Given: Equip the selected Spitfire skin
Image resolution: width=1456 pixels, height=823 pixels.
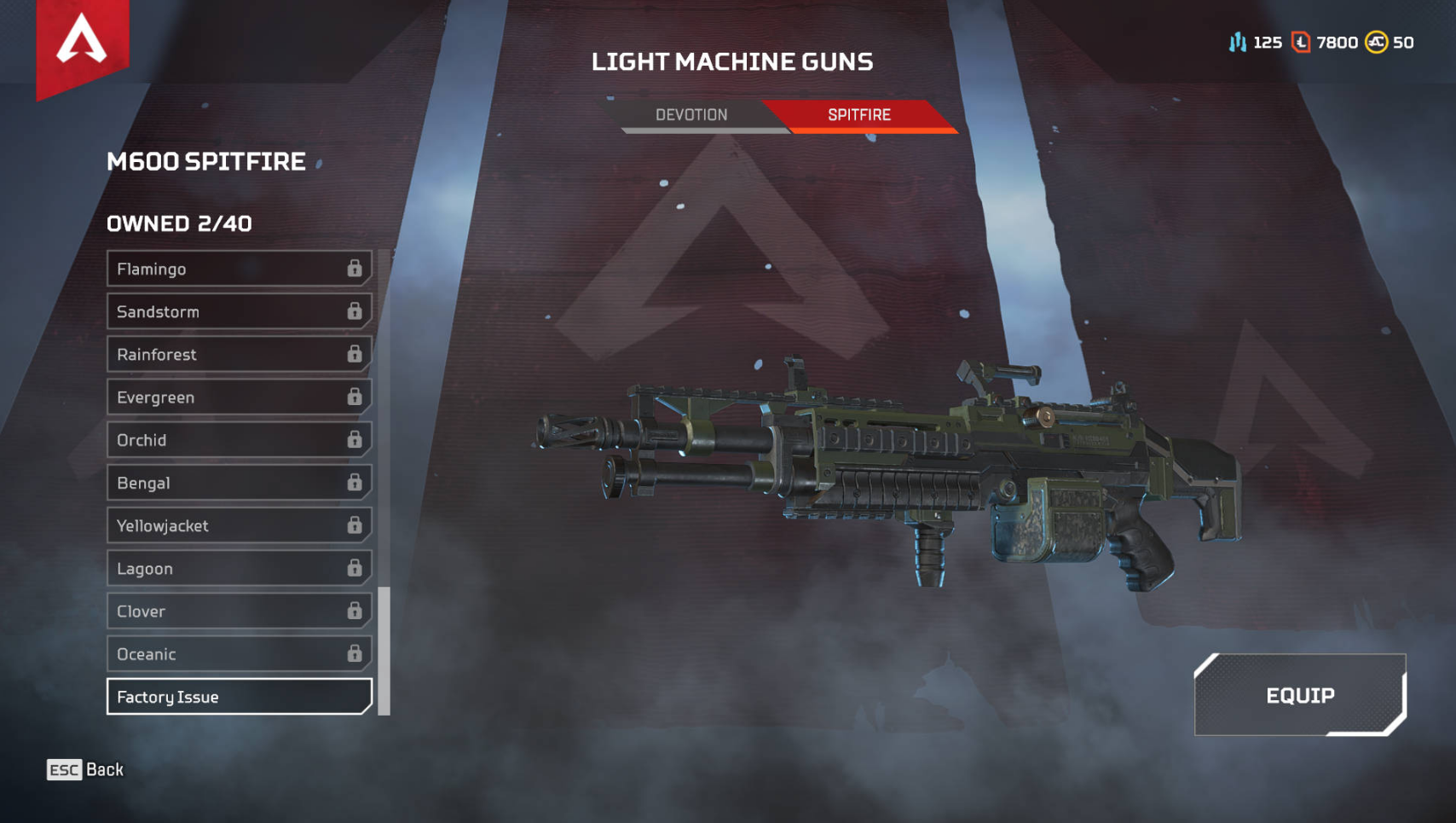Looking at the screenshot, I should [1299, 695].
